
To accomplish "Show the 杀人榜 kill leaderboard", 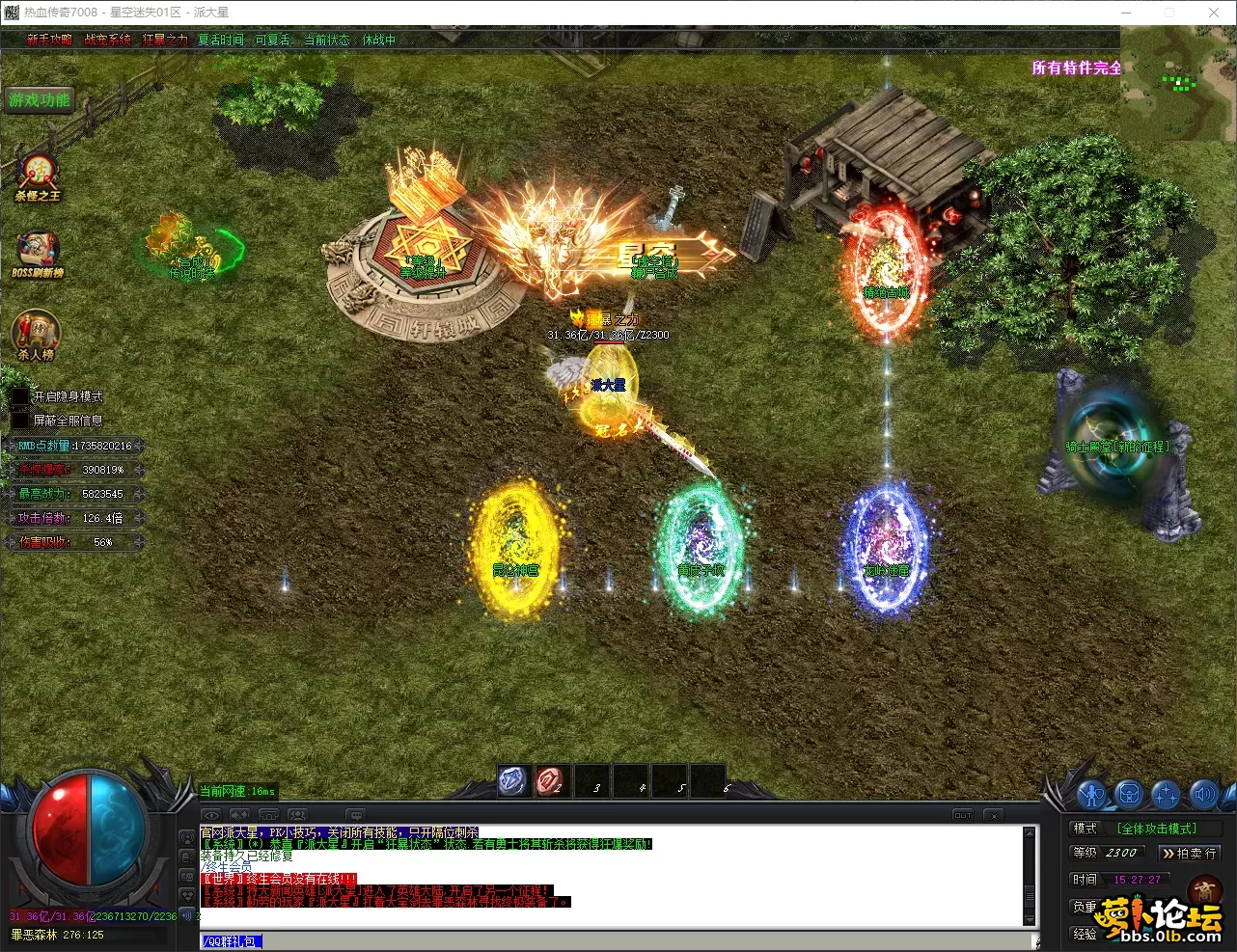I will (x=36, y=335).
